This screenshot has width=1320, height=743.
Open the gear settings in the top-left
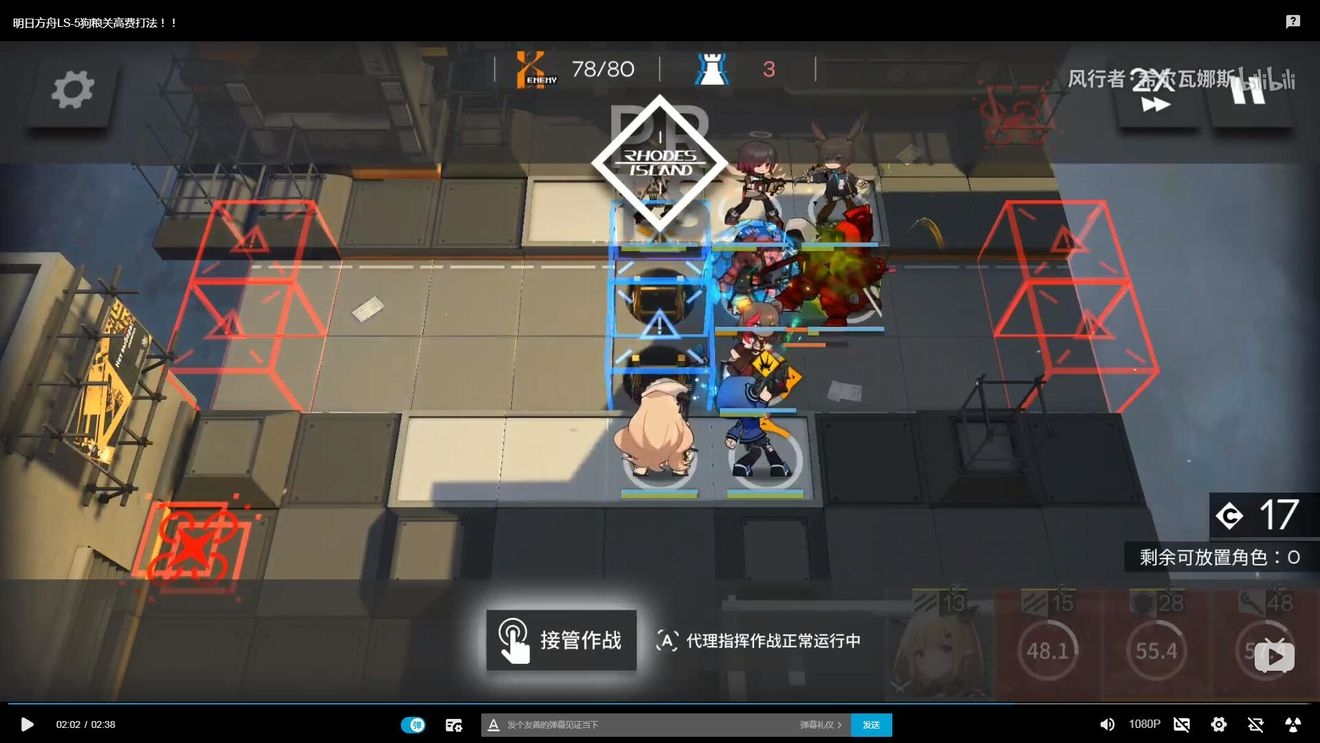73,90
